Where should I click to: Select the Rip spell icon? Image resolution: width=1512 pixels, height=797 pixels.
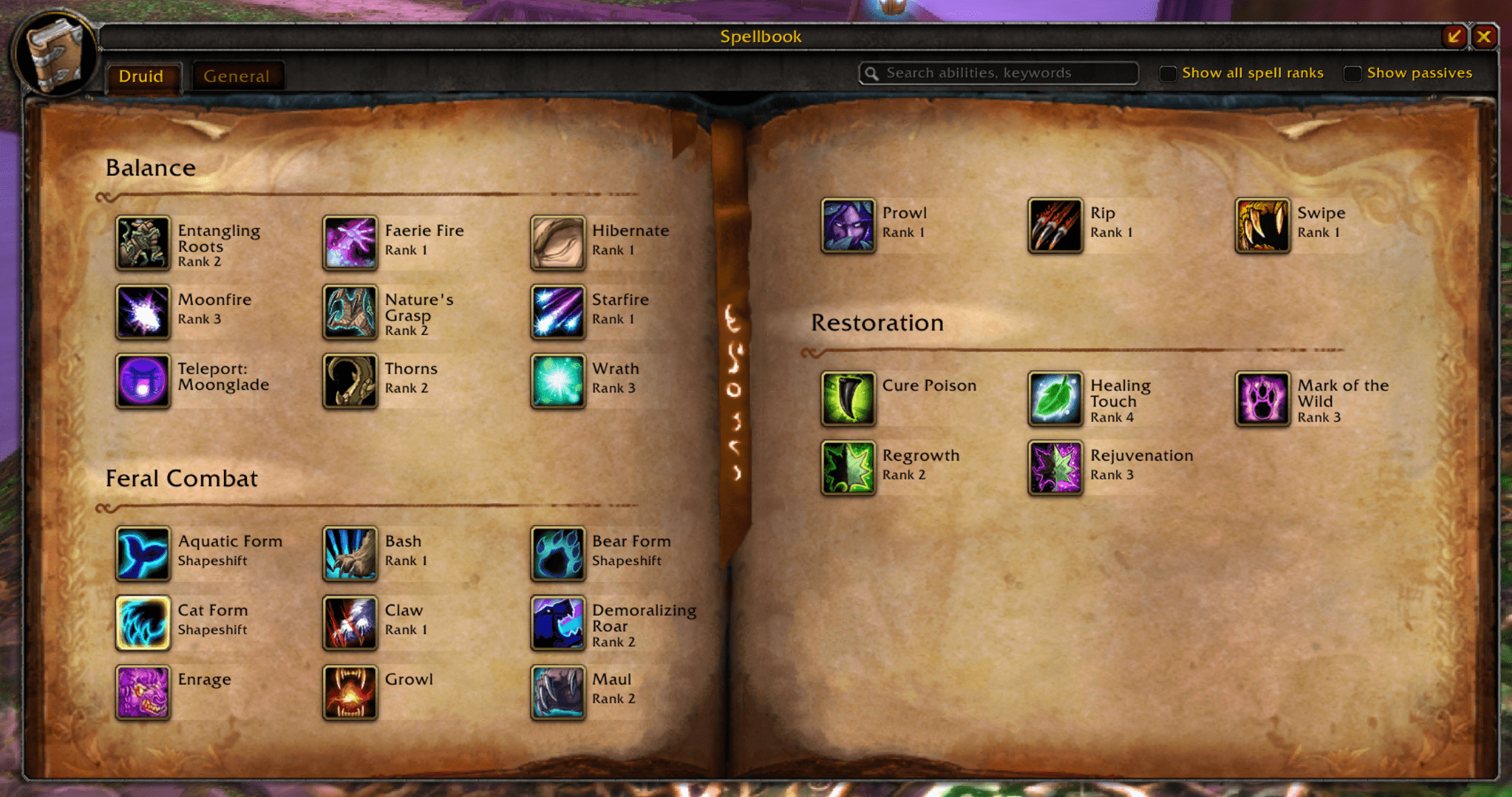1055,226
